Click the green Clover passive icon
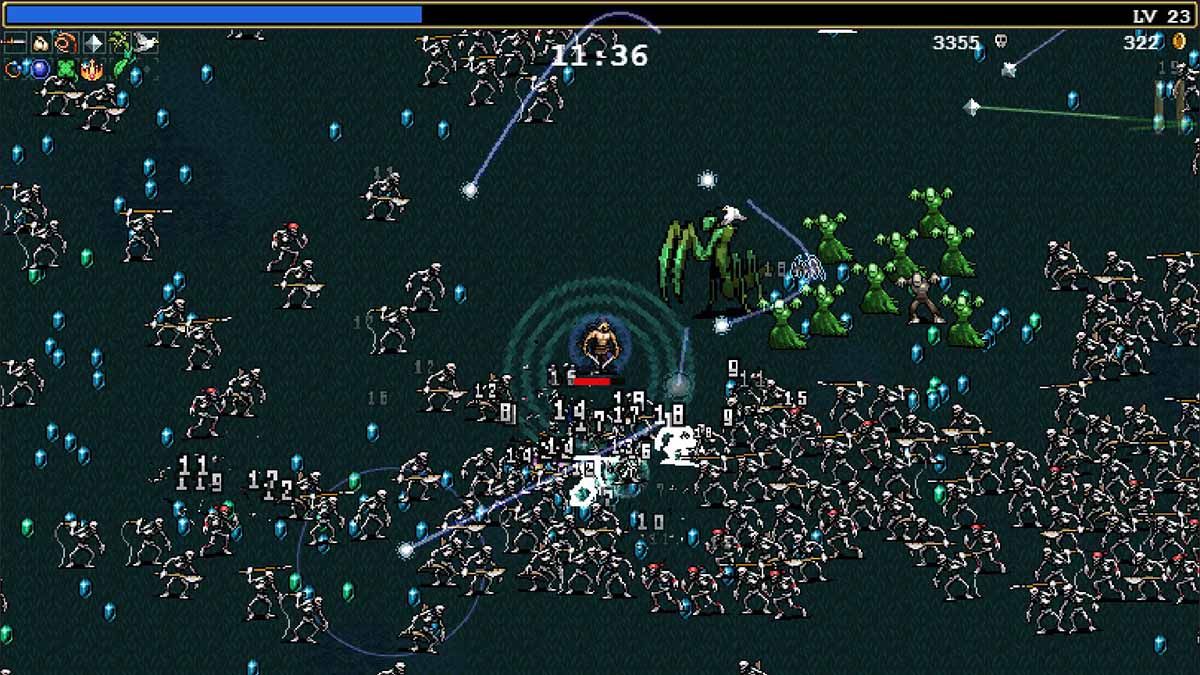The height and width of the screenshot is (675, 1200). tap(67, 69)
